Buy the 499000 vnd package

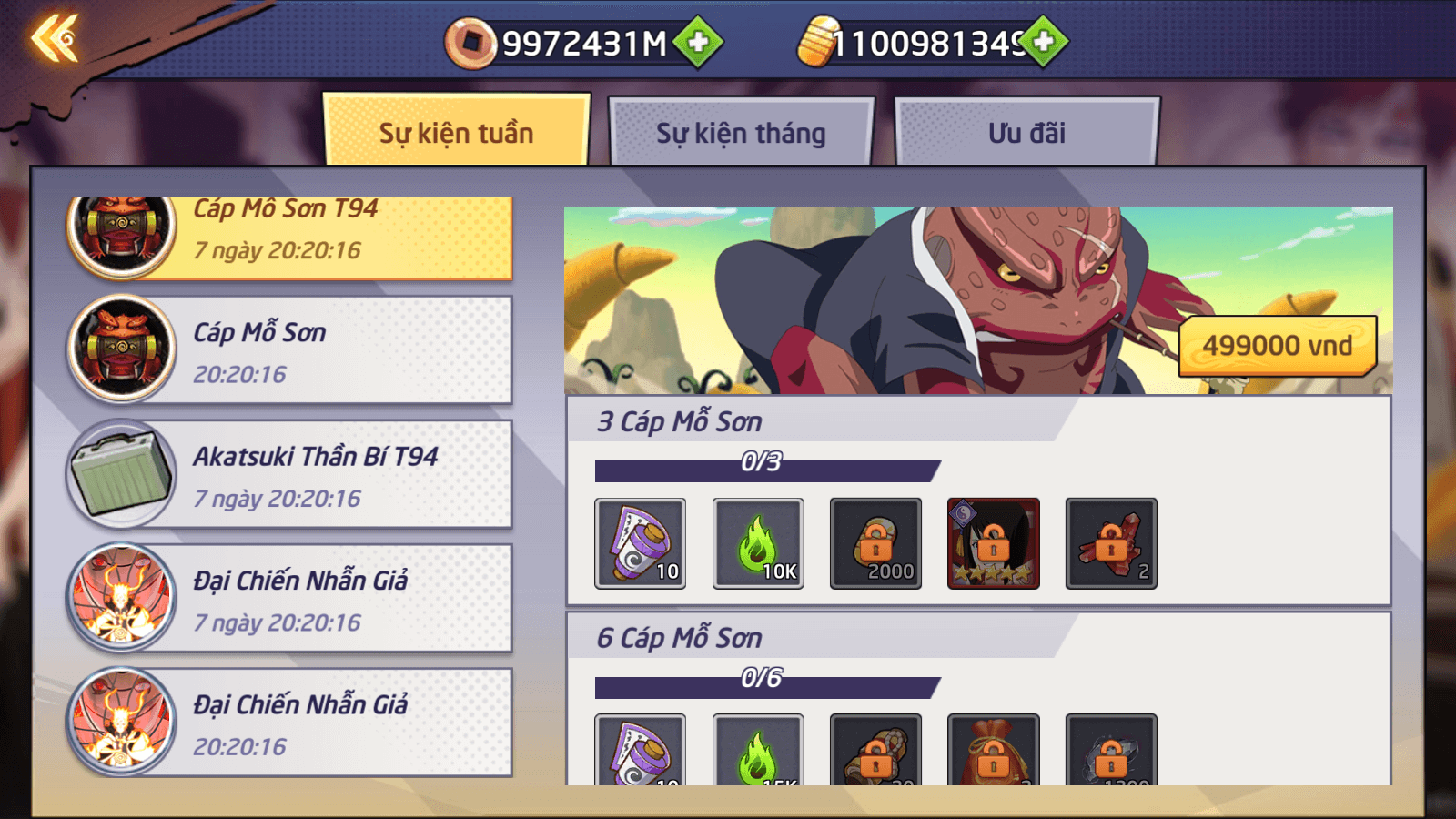click(1277, 346)
